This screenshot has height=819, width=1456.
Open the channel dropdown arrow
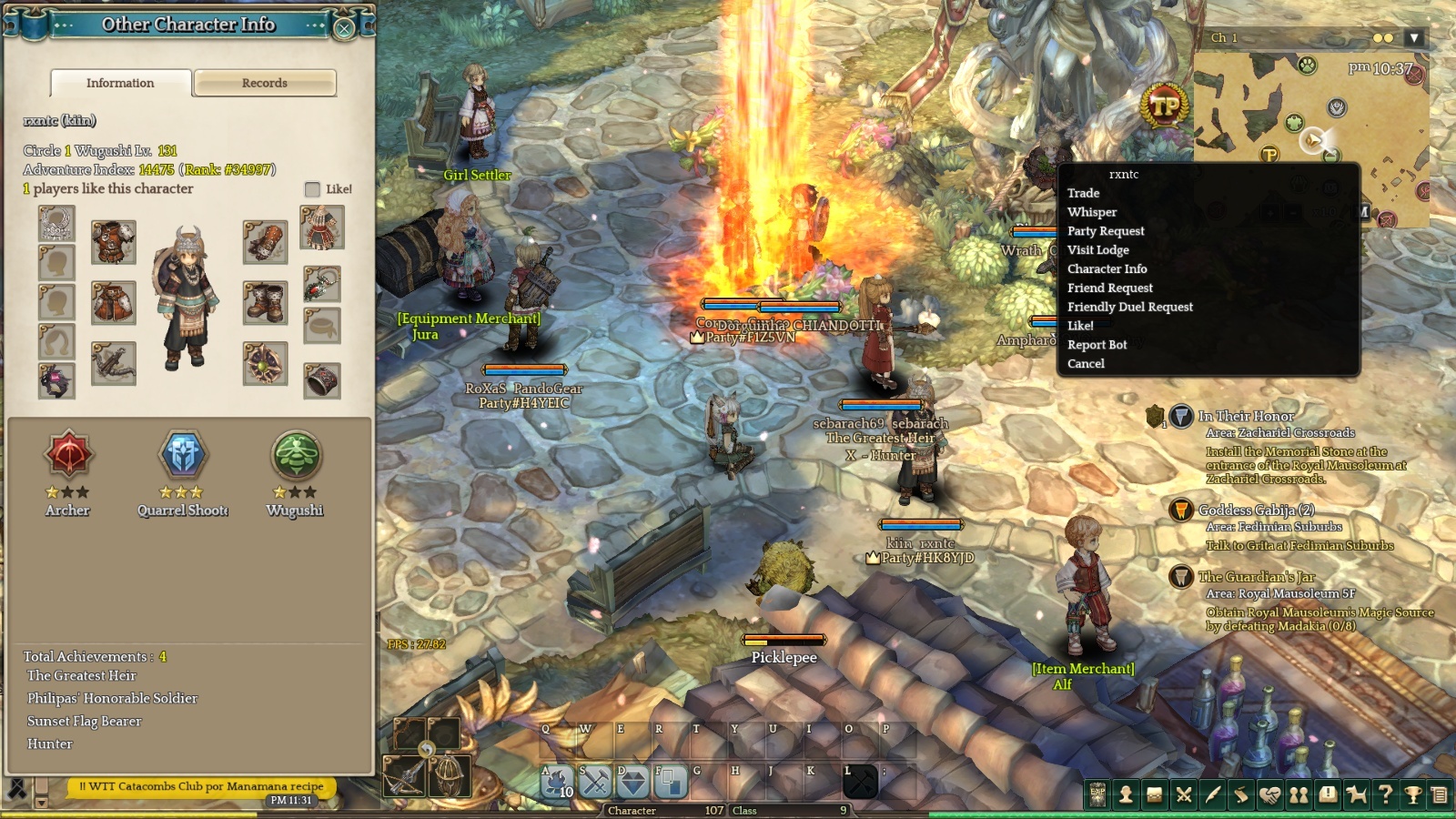click(1413, 38)
